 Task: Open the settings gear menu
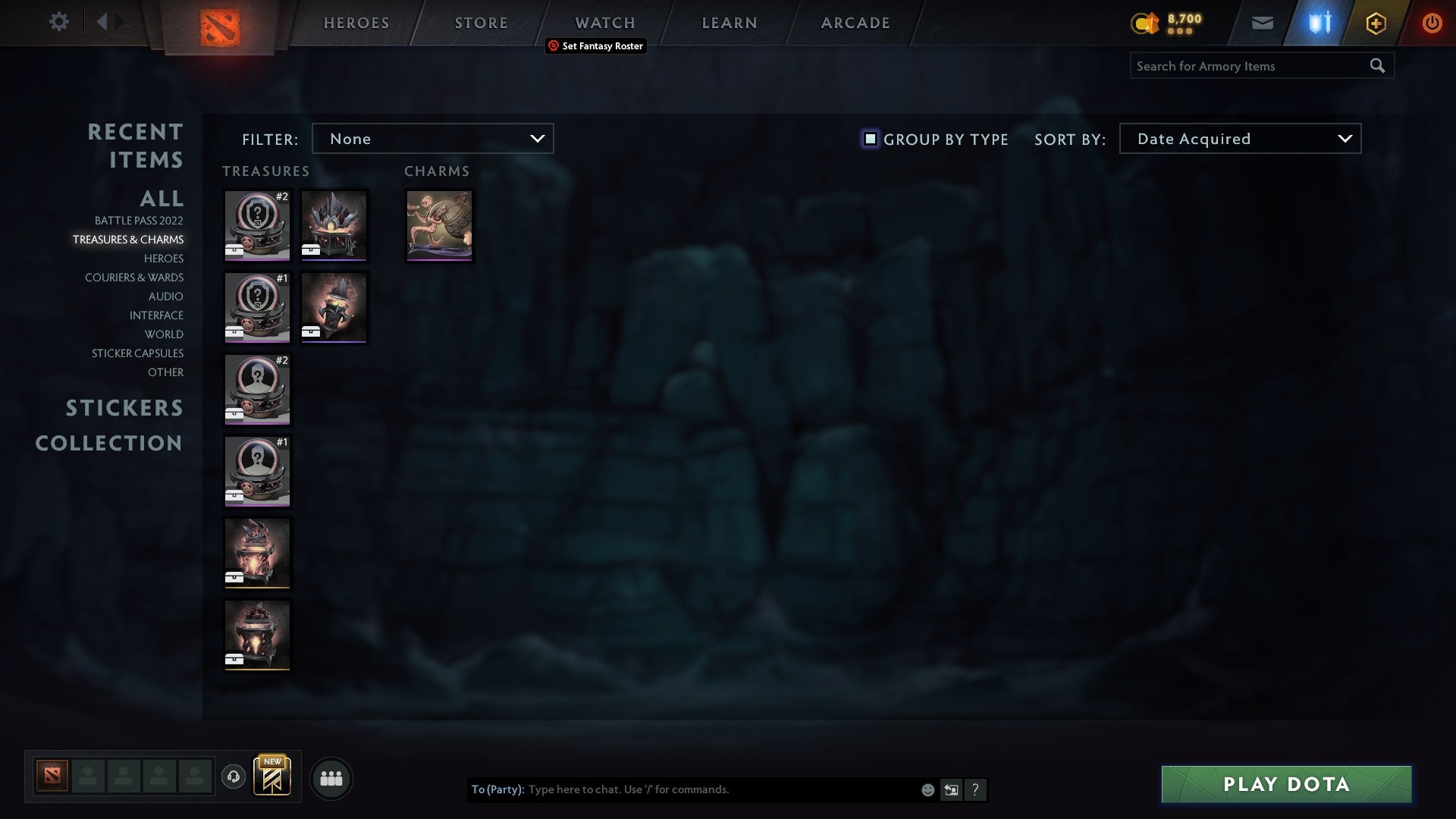tap(58, 22)
